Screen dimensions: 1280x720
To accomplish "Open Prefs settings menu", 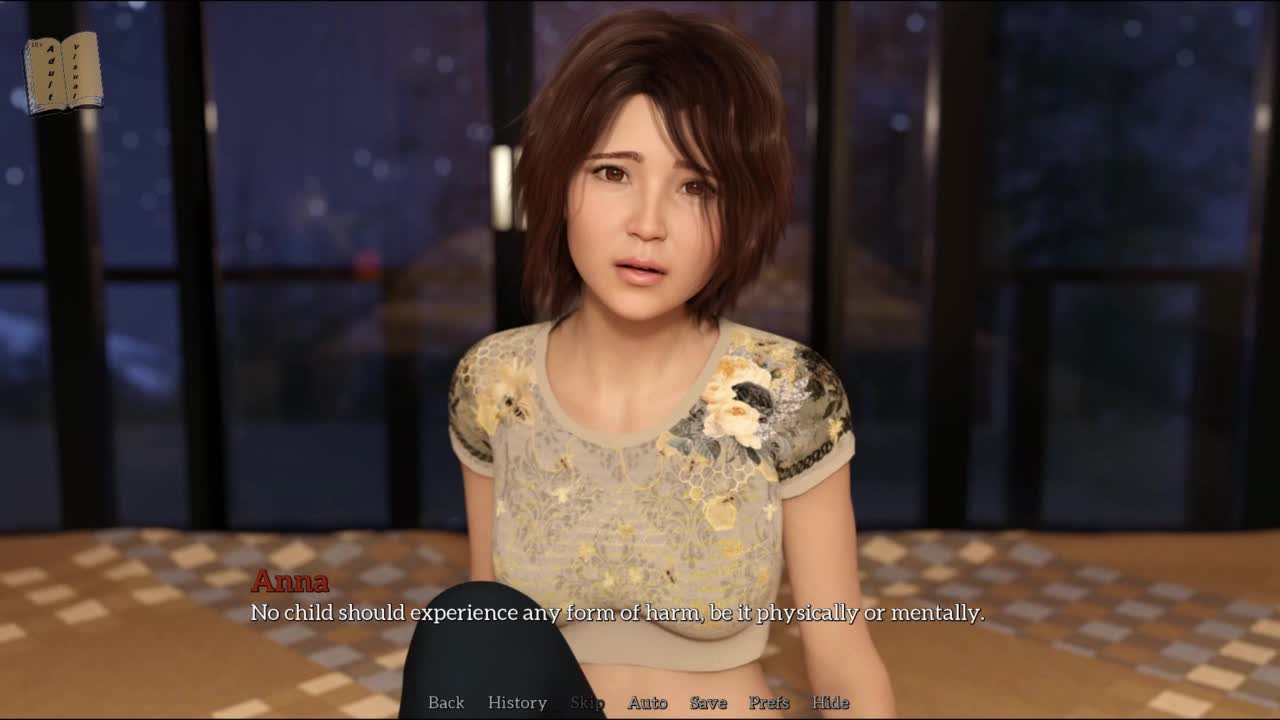I will [769, 702].
